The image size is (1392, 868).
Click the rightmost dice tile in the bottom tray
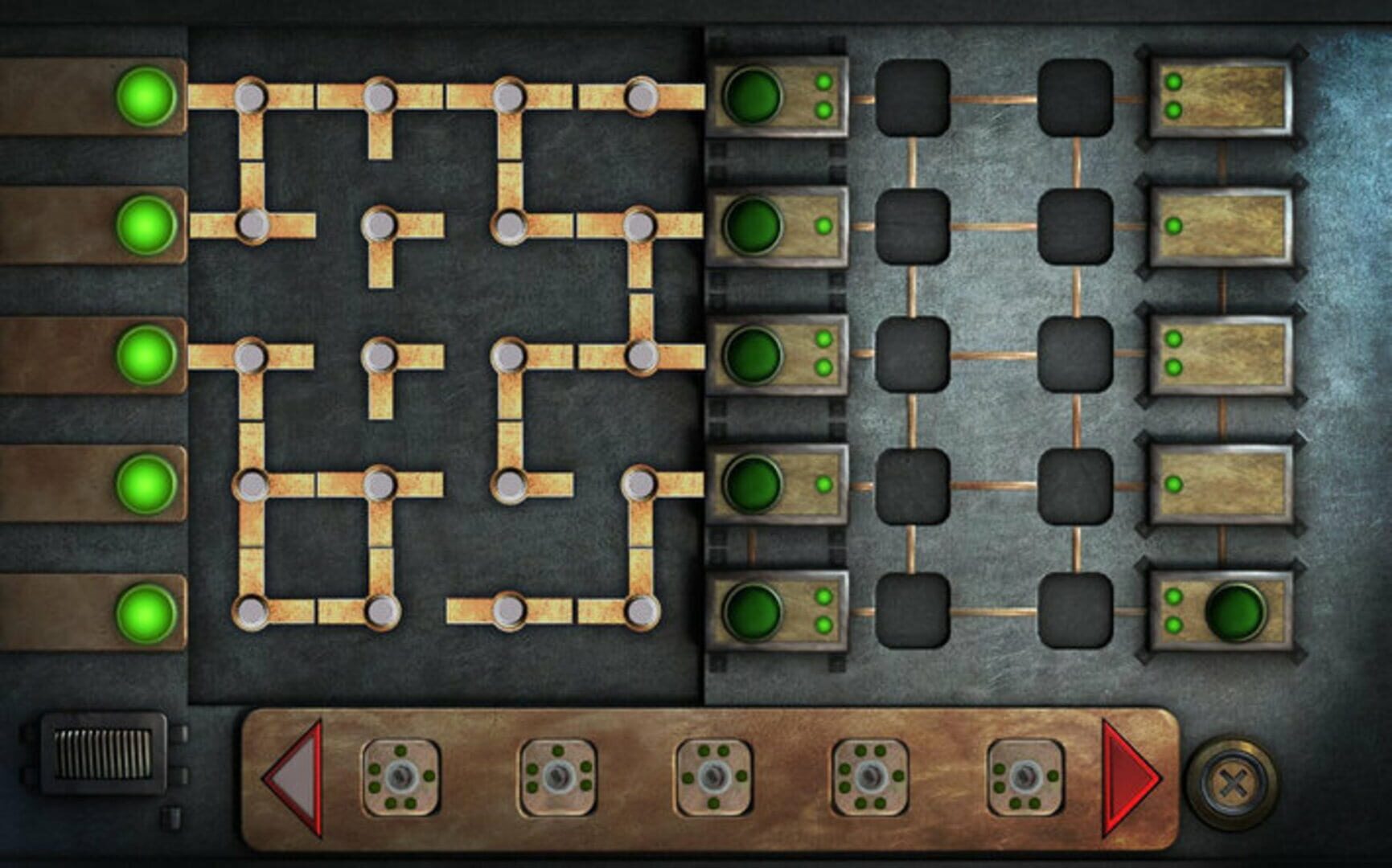coord(1027,776)
